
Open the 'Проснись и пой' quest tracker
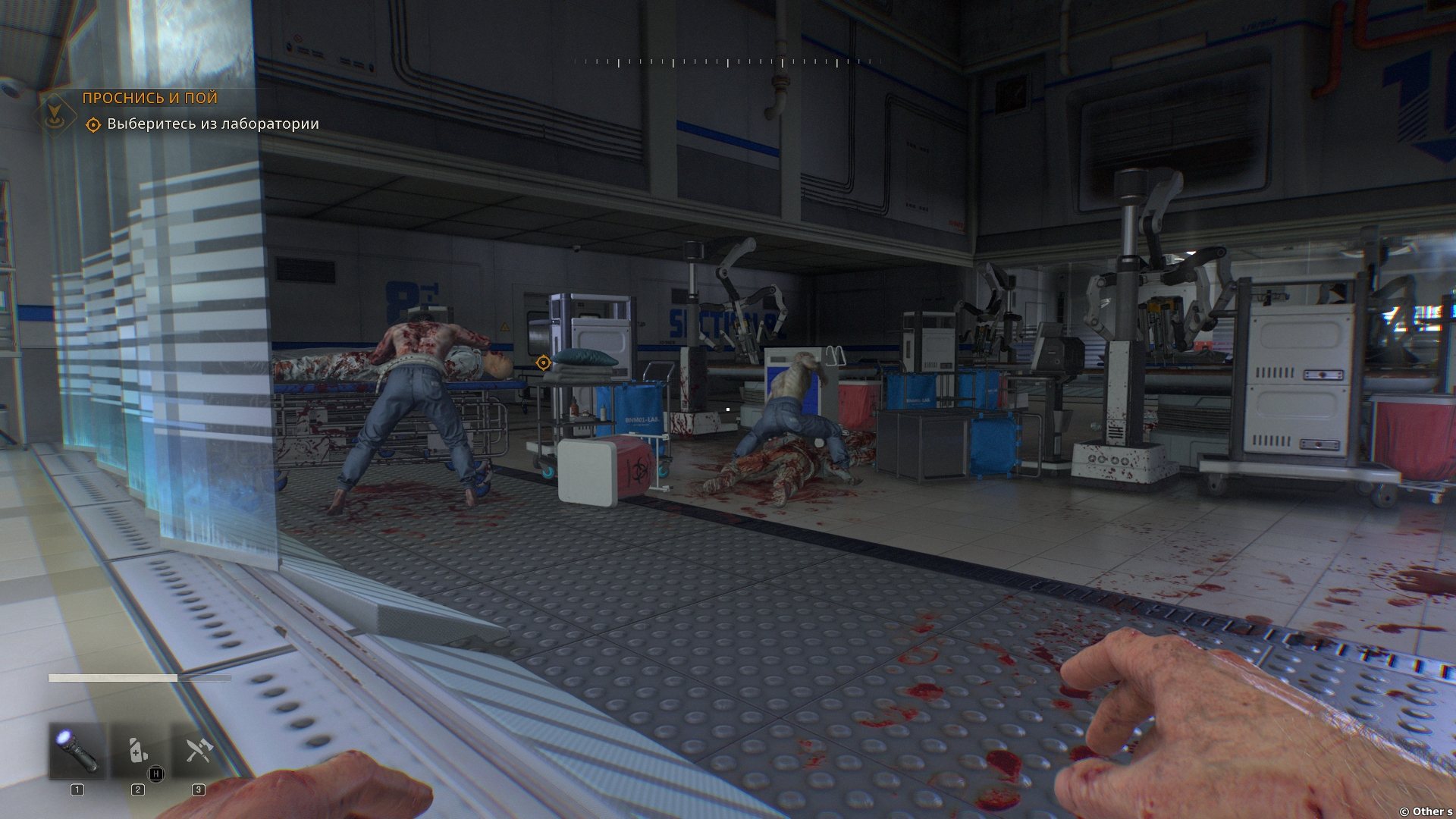tap(149, 98)
